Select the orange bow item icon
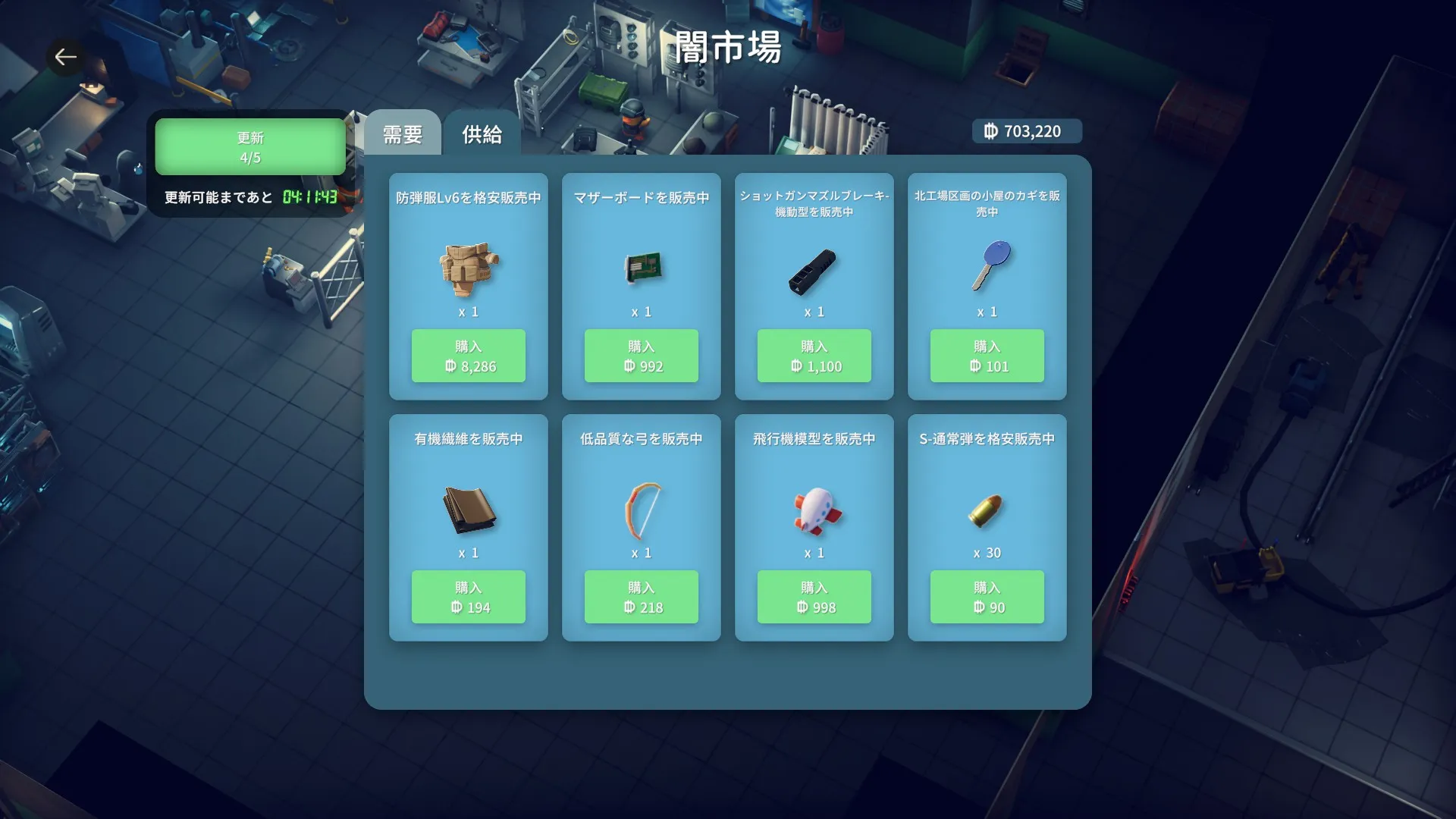The width and height of the screenshot is (1456, 819). point(642,510)
